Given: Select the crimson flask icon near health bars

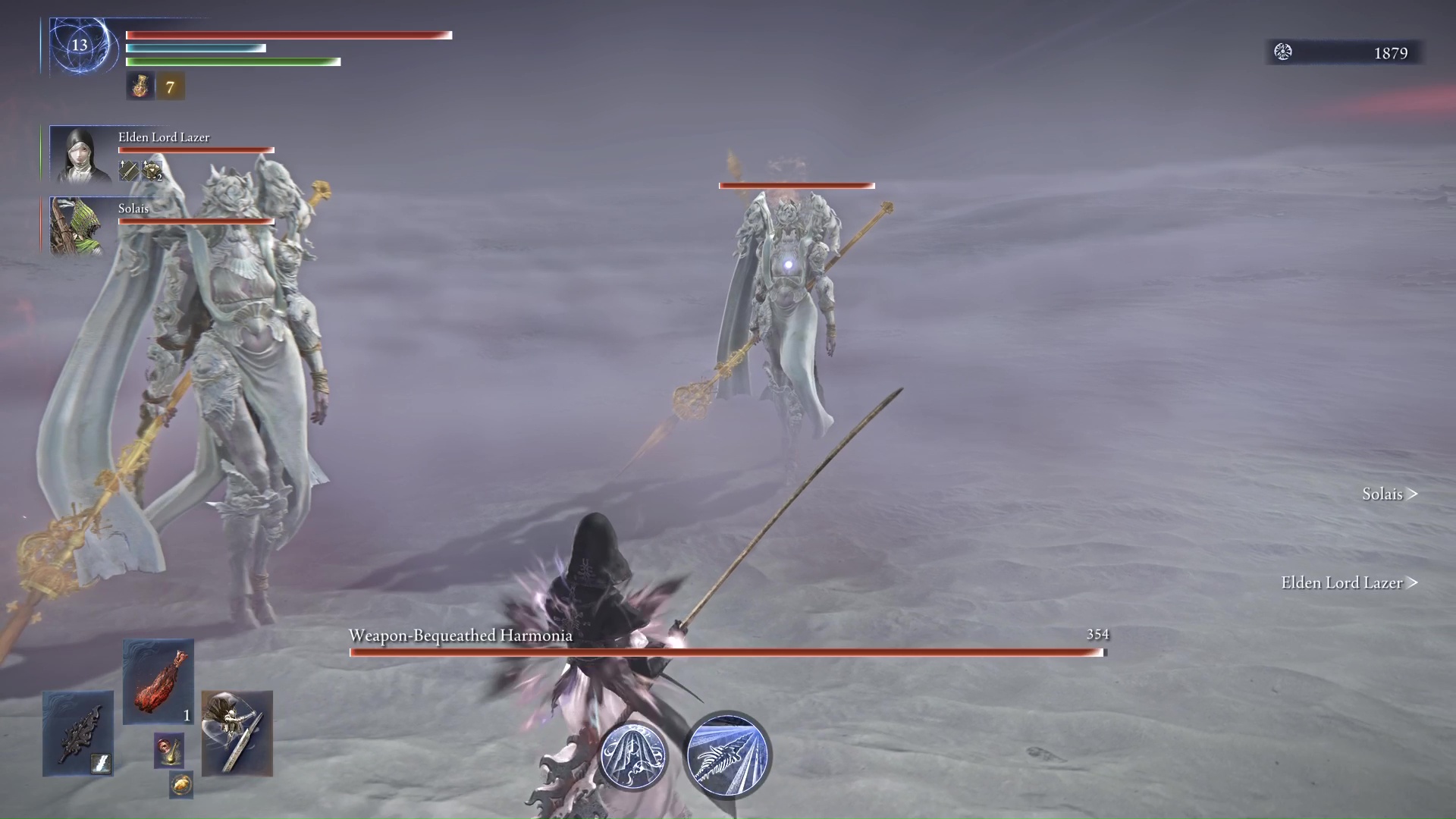Looking at the screenshot, I should tap(140, 85).
